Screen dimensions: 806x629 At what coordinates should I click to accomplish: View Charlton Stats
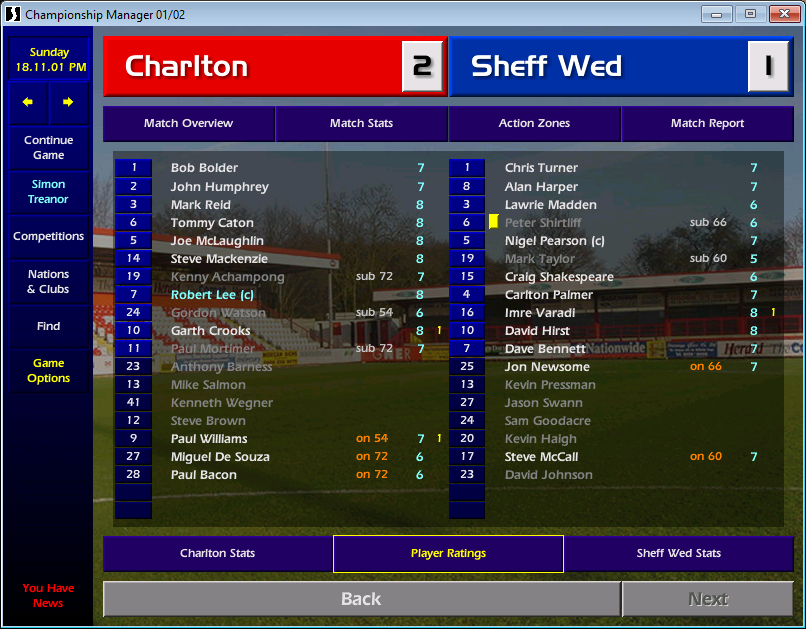coord(217,554)
